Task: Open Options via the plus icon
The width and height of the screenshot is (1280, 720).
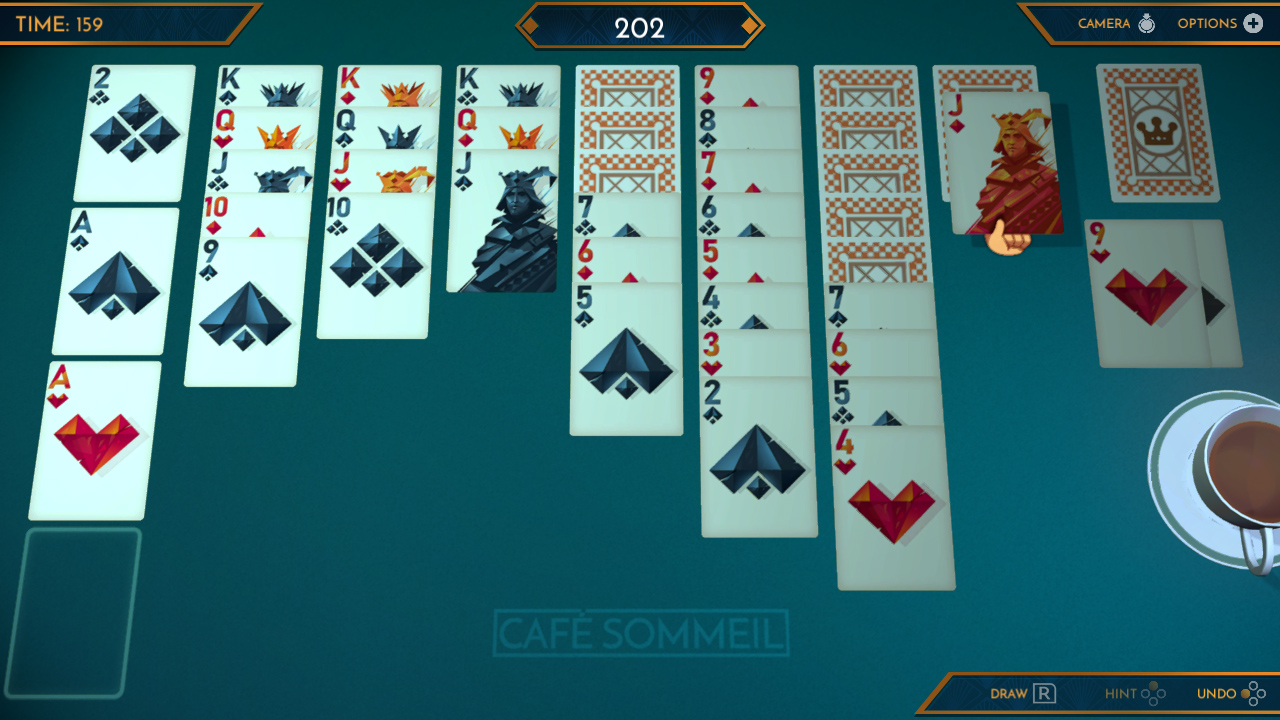Action: click(1253, 22)
